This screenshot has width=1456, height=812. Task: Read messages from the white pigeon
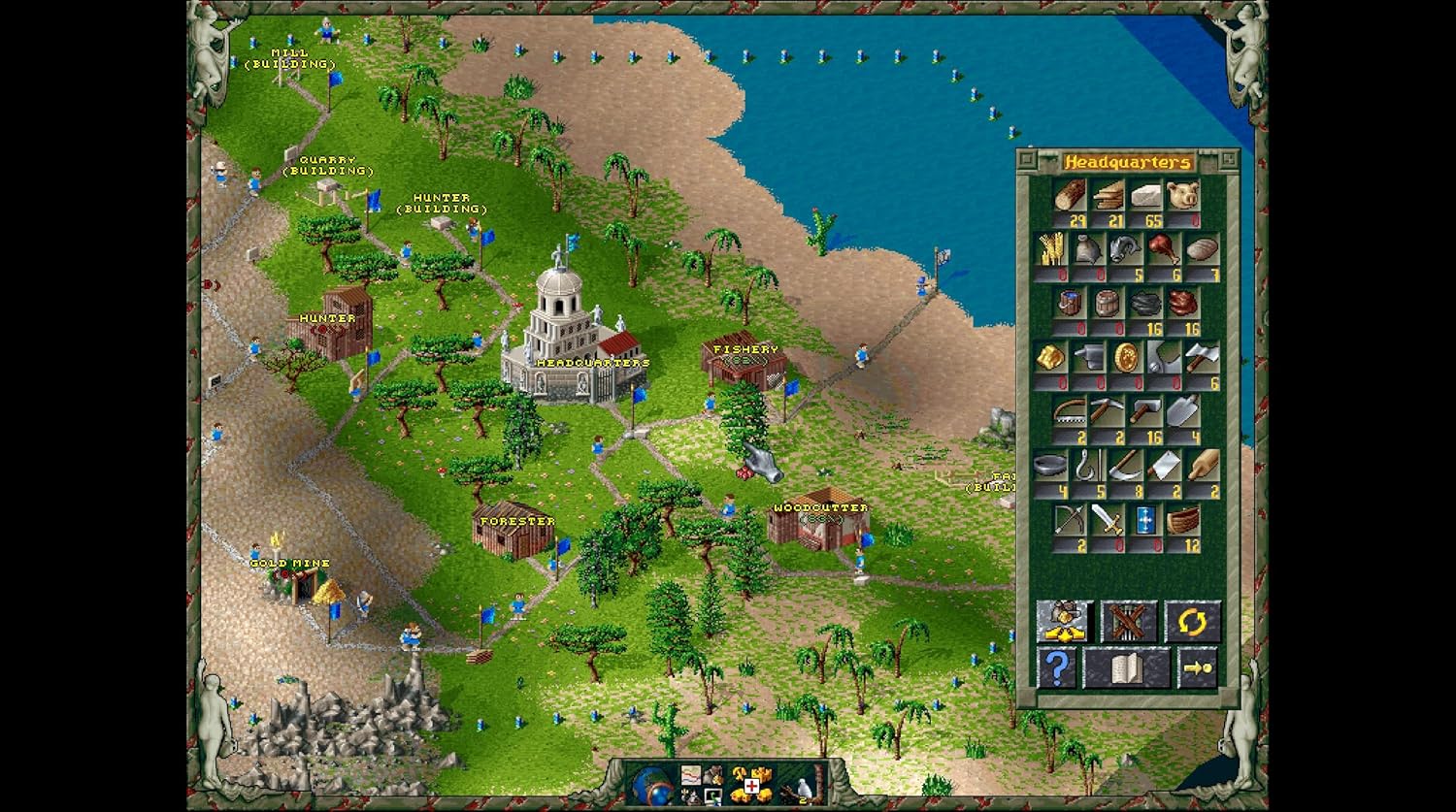[x=804, y=787]
